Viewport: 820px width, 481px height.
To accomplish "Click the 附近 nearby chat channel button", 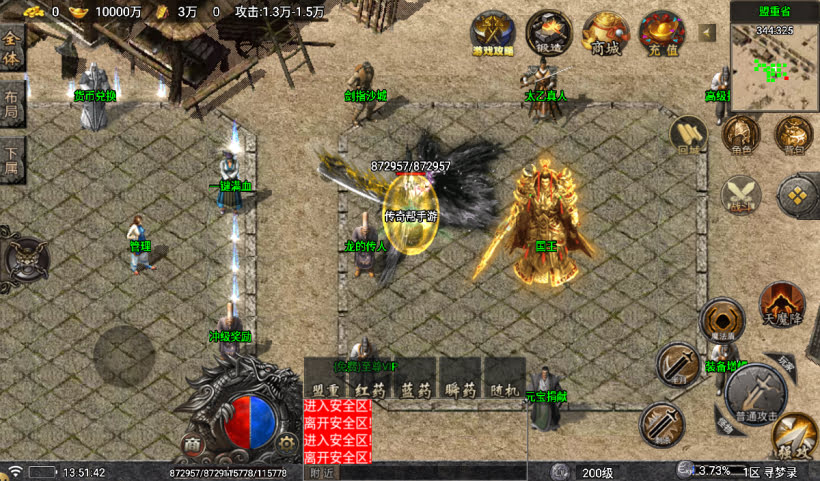I will [321, 472].
